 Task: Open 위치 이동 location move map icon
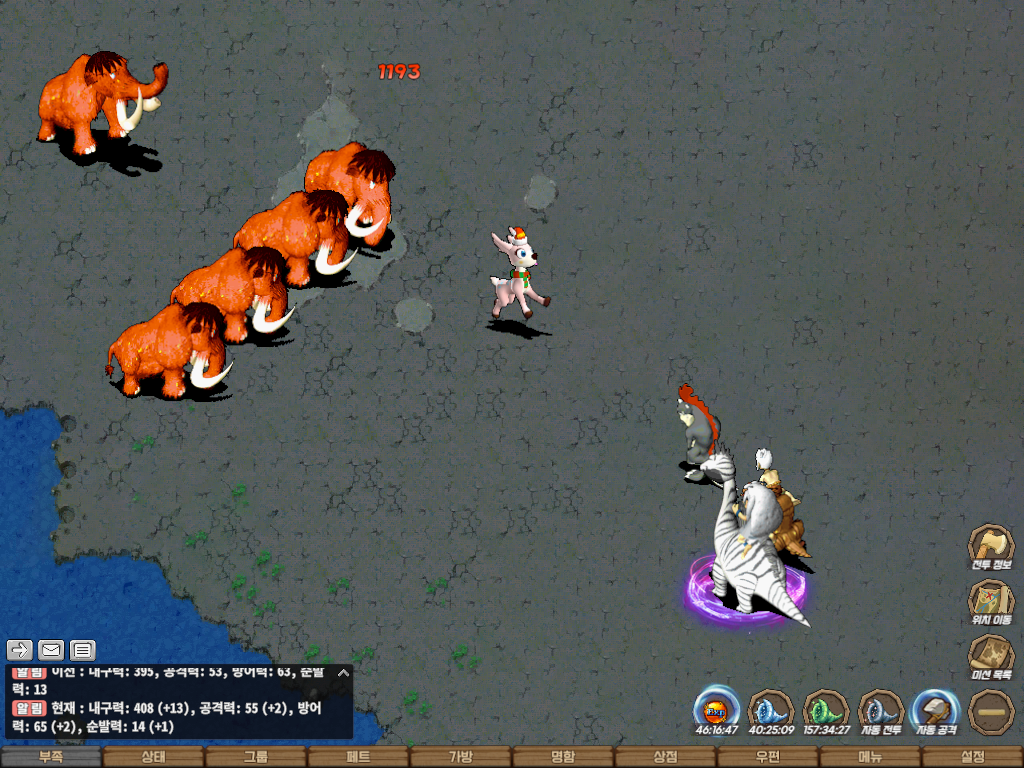point(990,602)
